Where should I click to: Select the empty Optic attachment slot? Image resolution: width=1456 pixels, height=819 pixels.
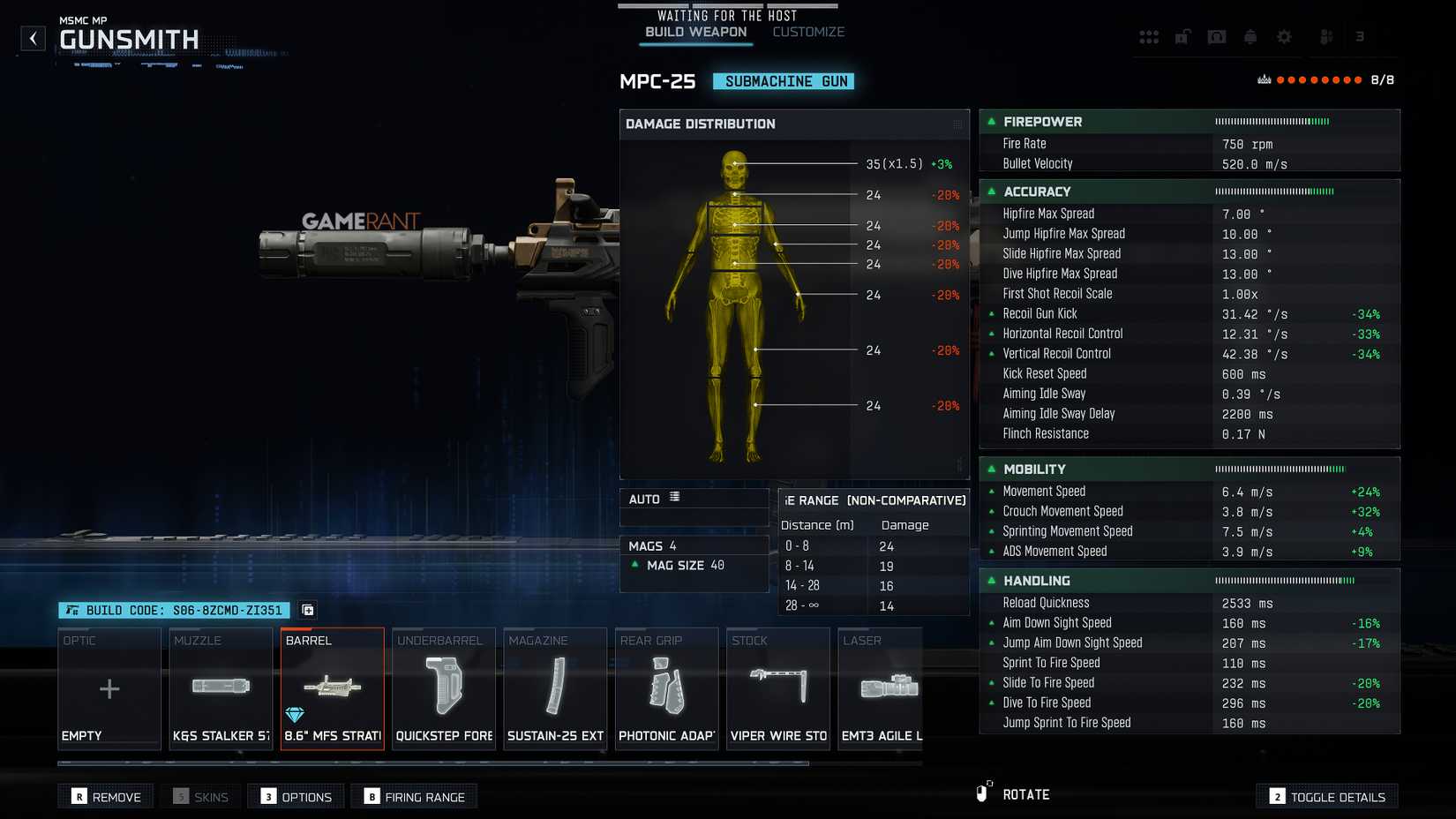pos(109,688)
